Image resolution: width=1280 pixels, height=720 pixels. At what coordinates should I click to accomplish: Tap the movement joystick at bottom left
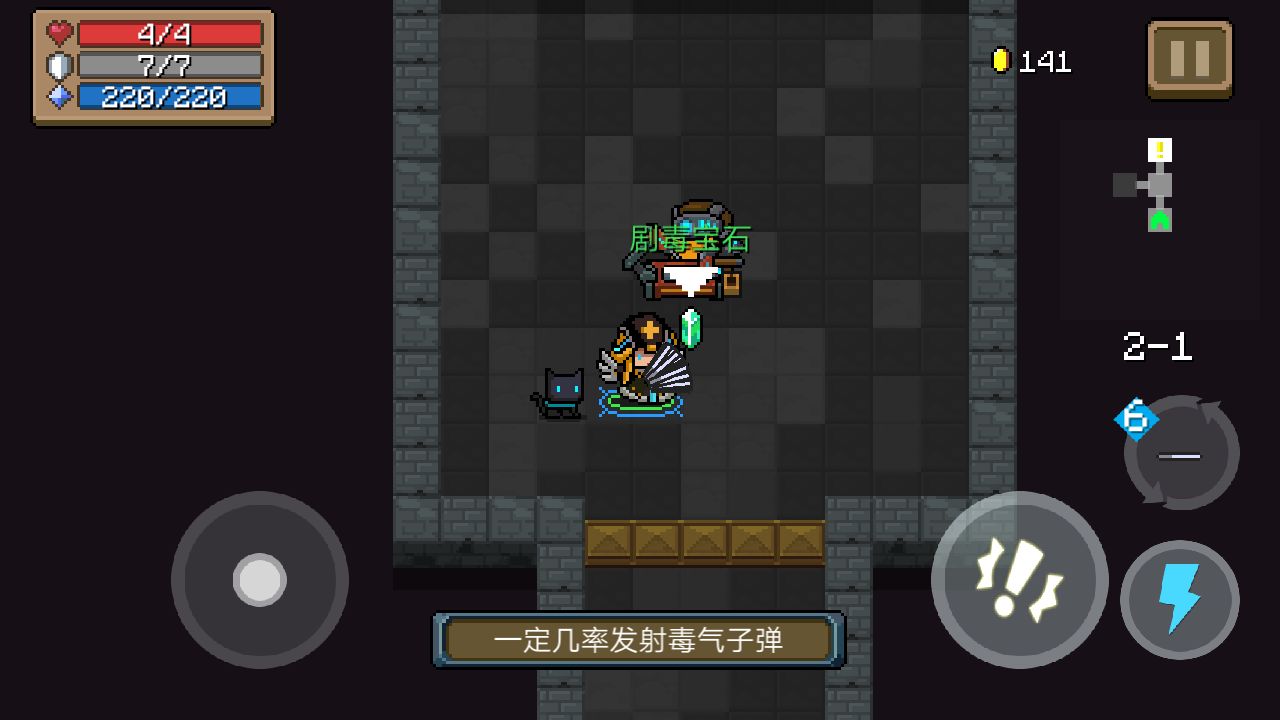(258, 578)
